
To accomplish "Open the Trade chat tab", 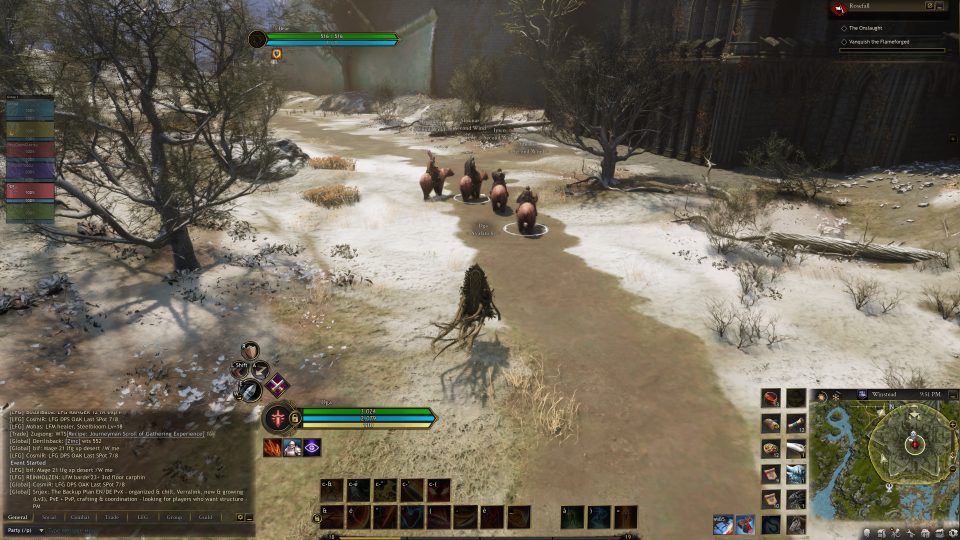I will pyautogui.click(x=110, y=517).
